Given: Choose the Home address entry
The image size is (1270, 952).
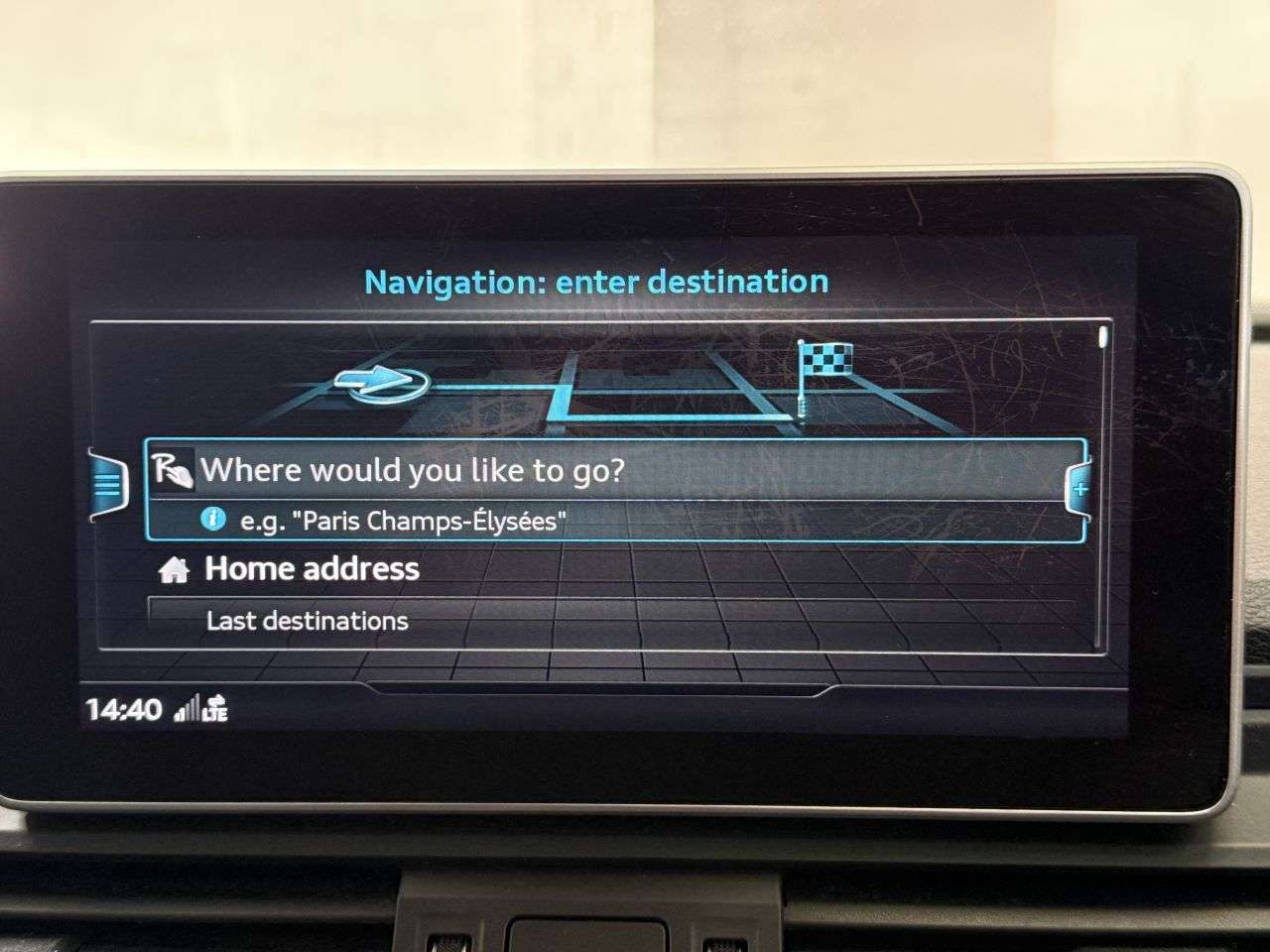Looking at the screenshot, I should tap(312, 569).
